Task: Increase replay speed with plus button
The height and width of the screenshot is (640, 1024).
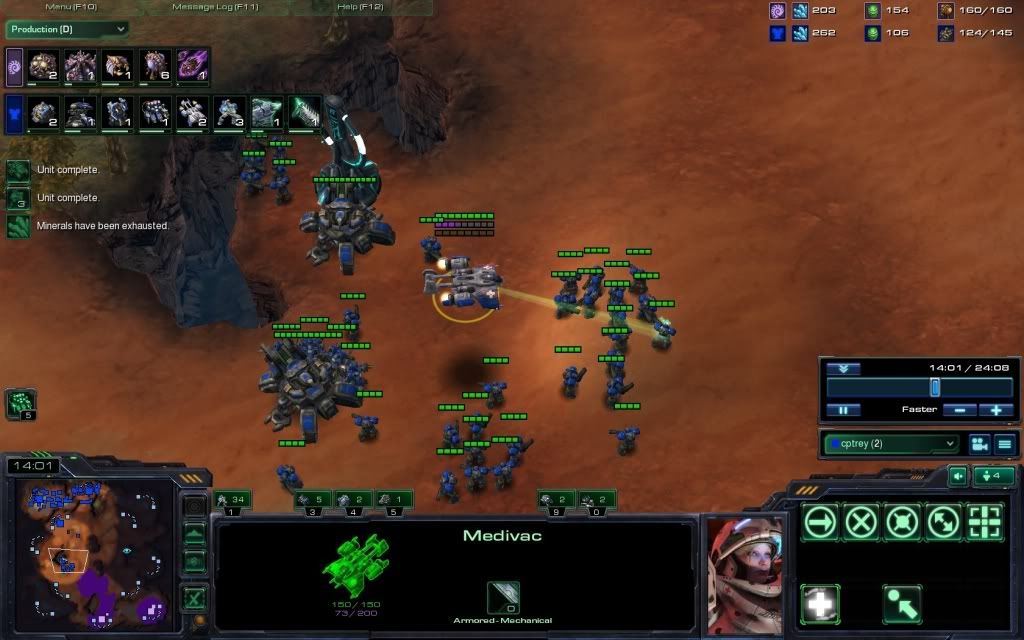Action: click(996, 410)
